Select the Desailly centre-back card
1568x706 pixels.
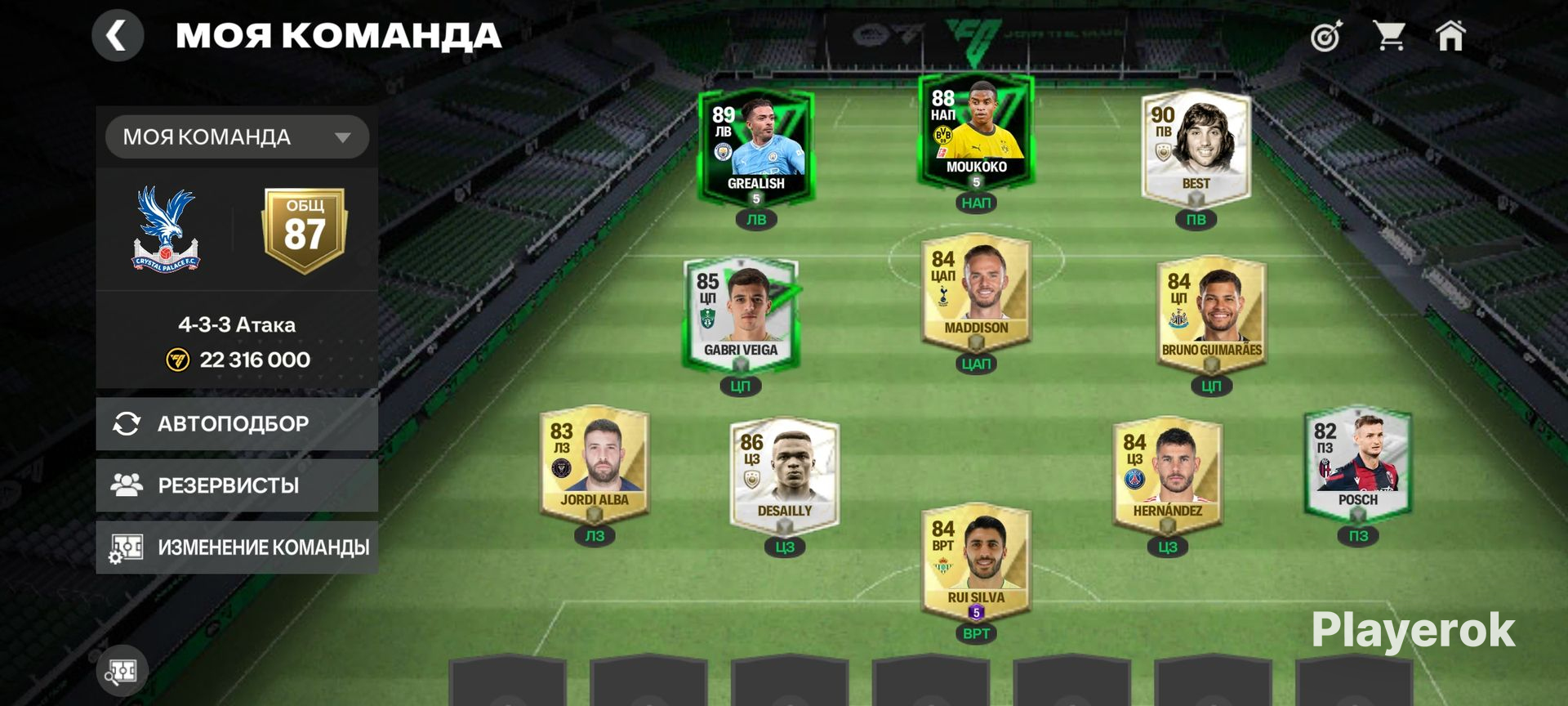click(784, 476)
